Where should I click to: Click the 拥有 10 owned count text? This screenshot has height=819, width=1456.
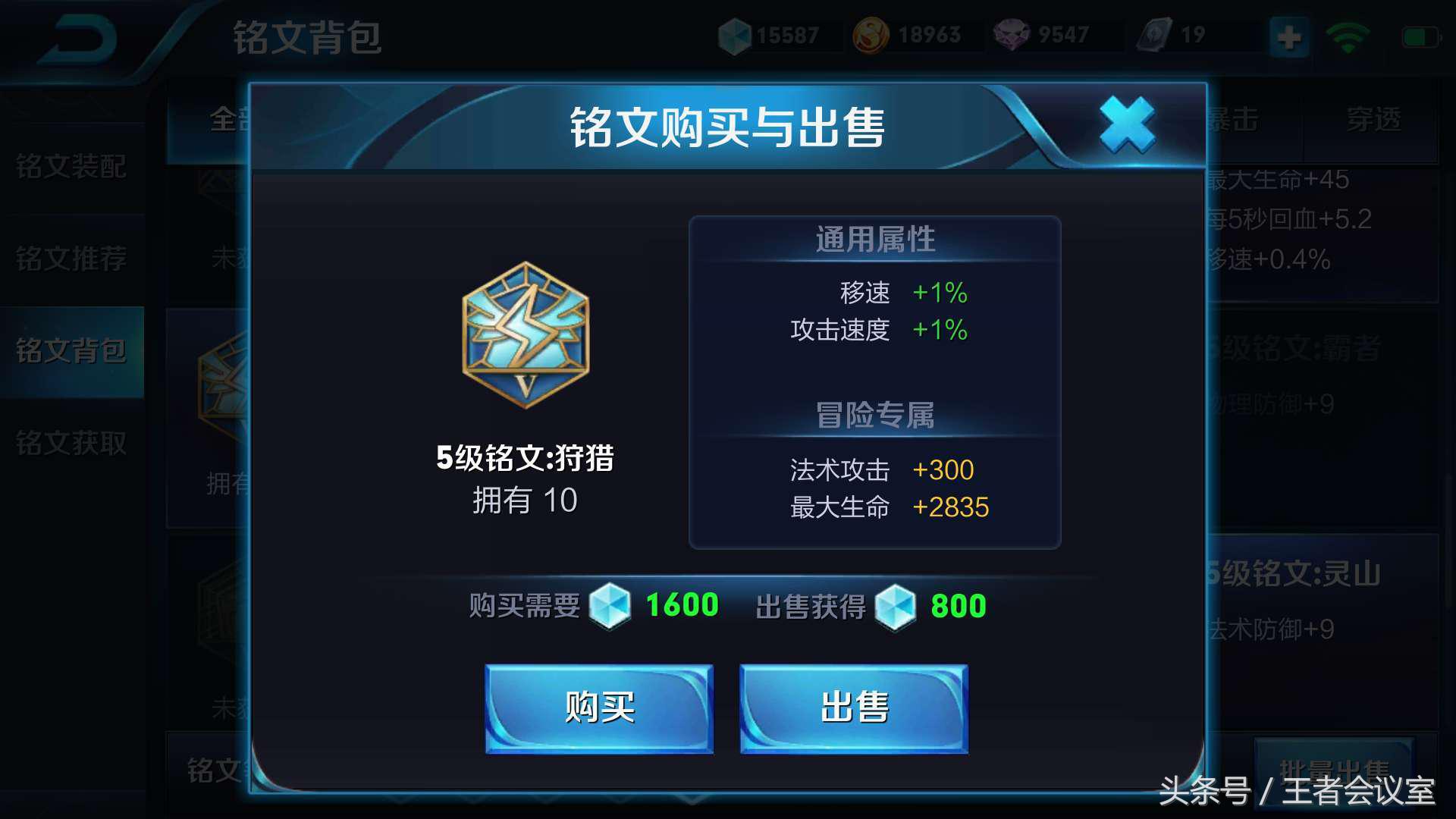526,500
